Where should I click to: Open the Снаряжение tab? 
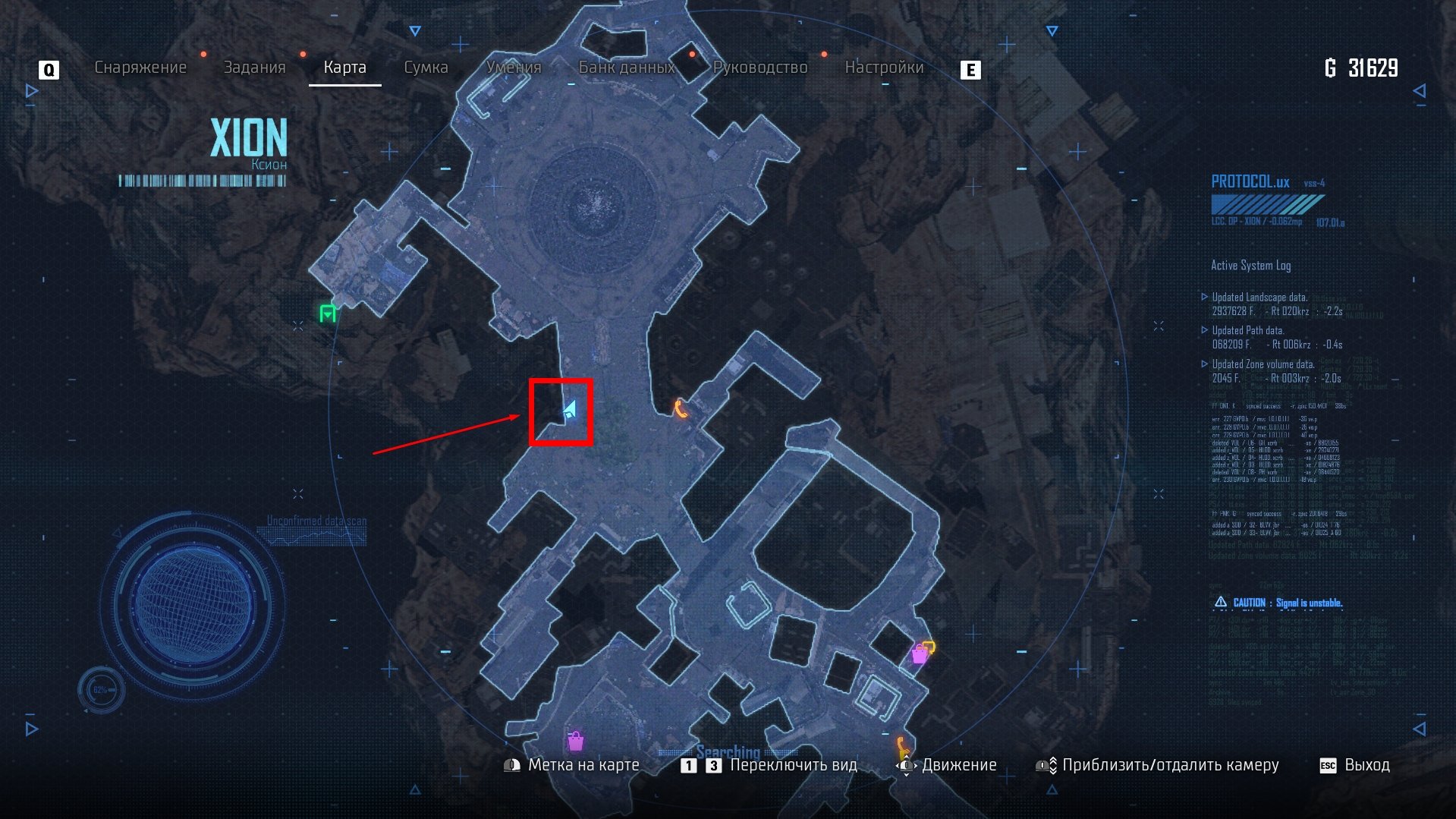(140, 68)
